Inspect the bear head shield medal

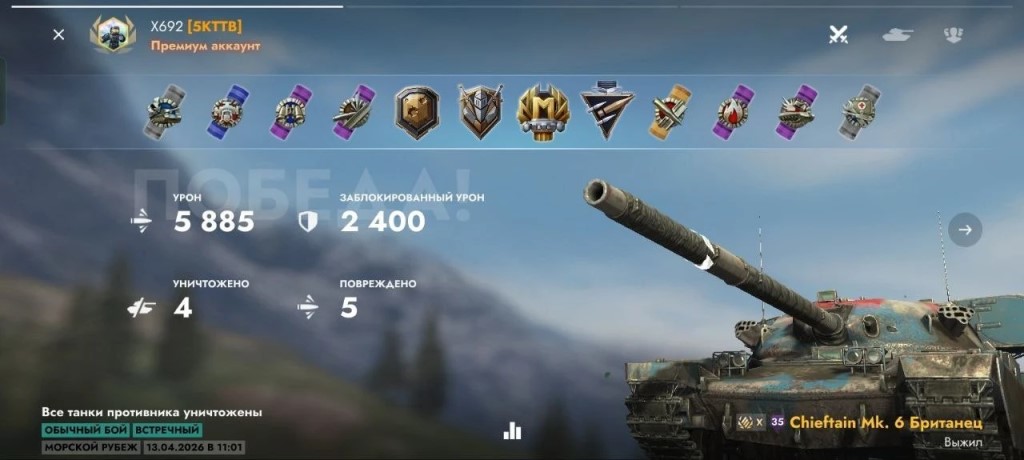click(x=417, y=111)
